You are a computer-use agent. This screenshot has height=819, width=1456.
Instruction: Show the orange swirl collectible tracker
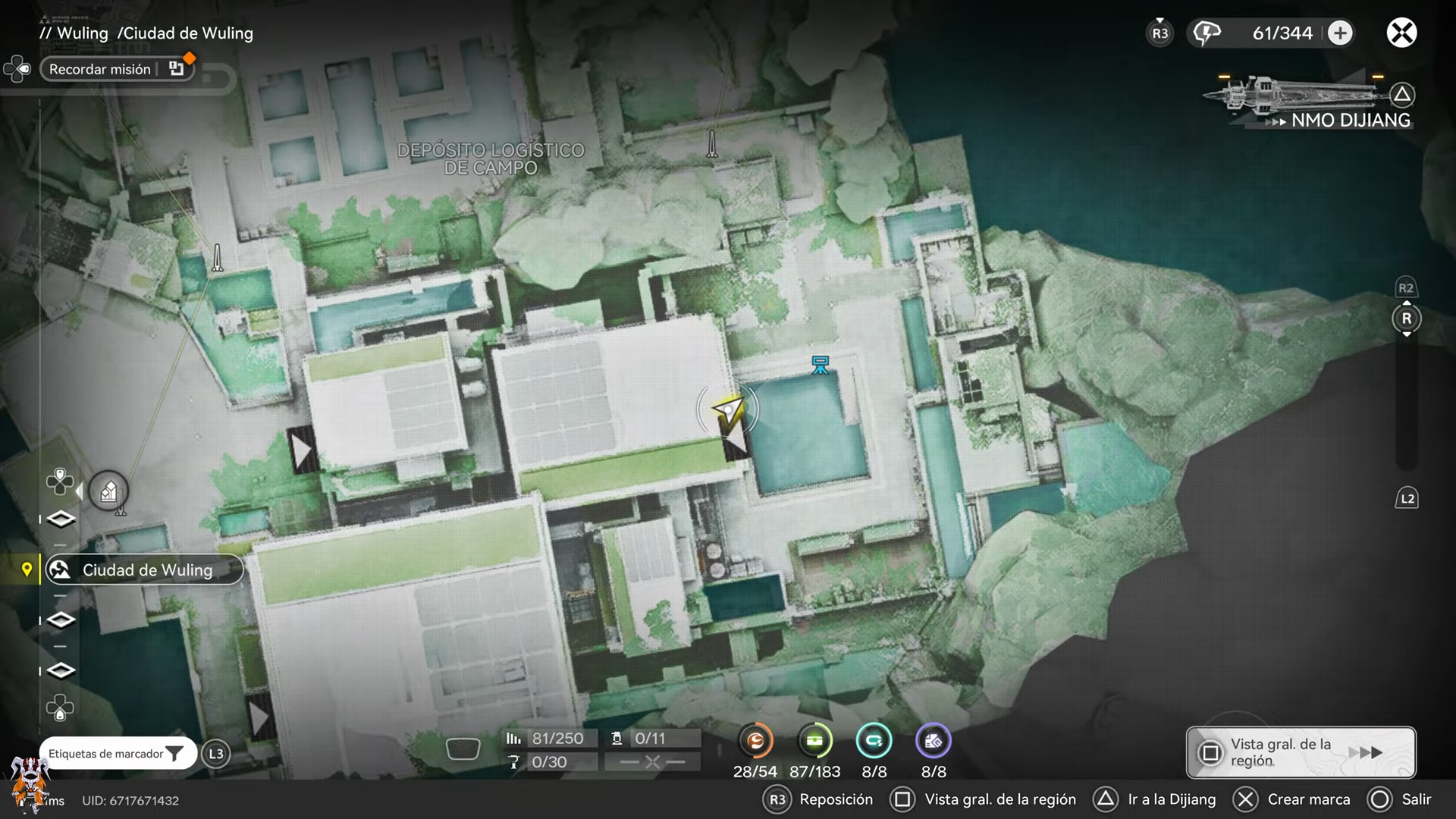coord(755,741)
